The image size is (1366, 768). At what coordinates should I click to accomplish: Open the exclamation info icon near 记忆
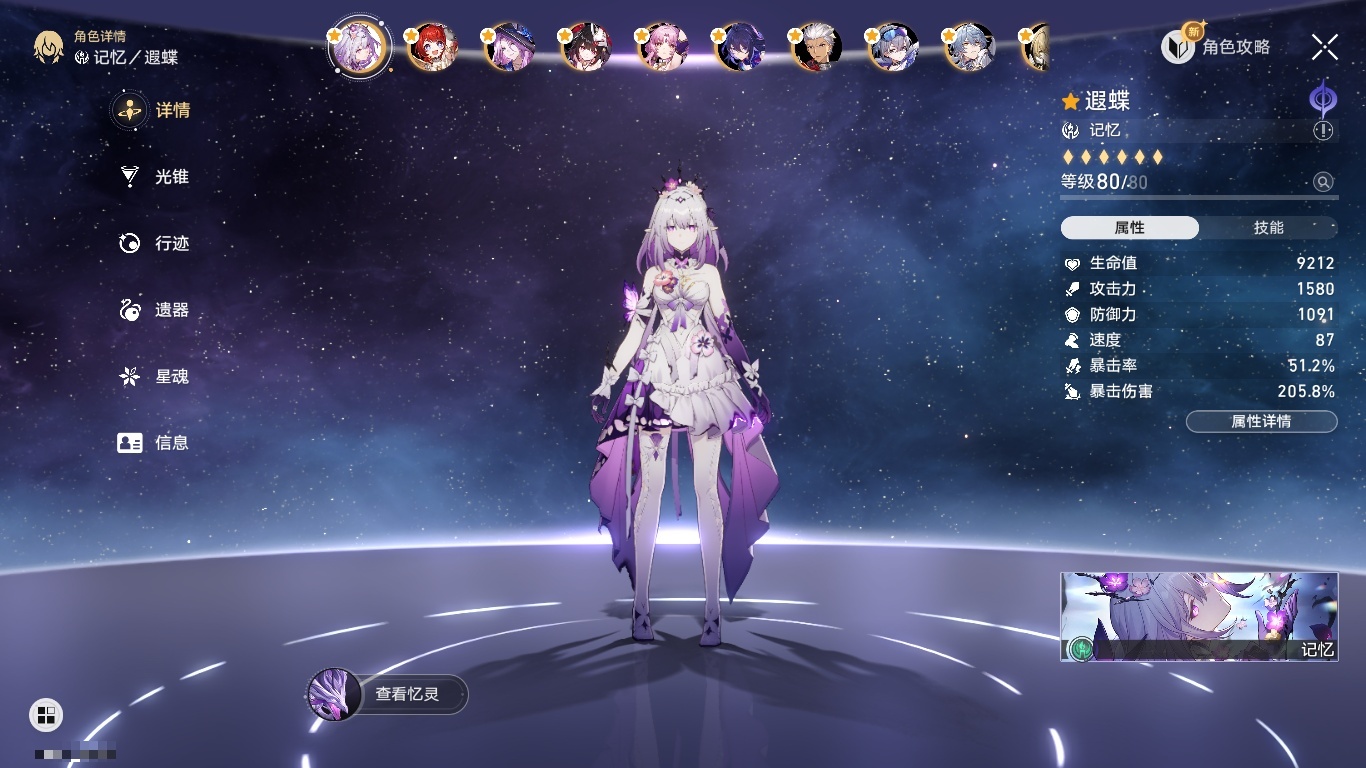(x=1323, y=131)
